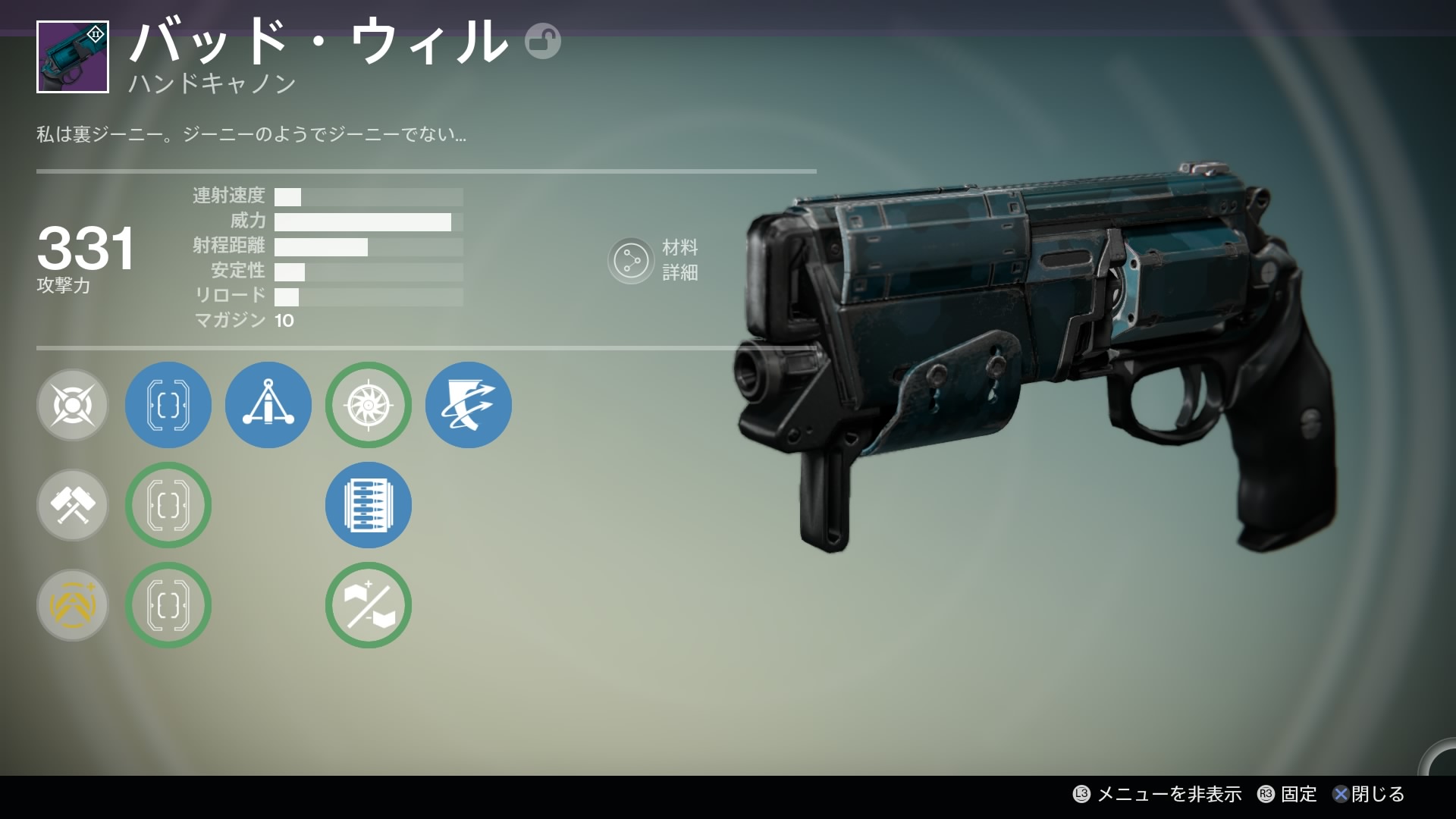This screenshot has width=1456, height=819.
Task: Choose the green-ringed split flags perk
Action: click(369, 605)
